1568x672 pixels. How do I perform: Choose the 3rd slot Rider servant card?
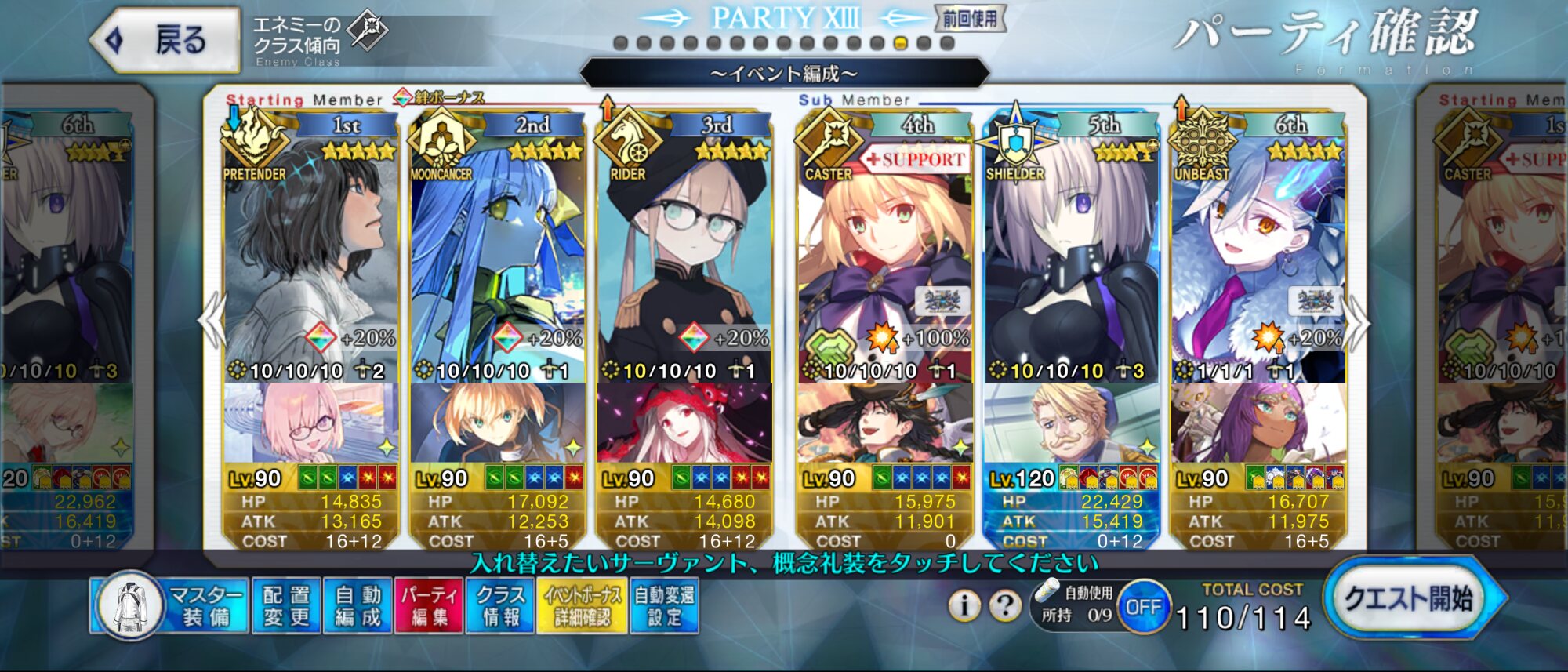pos(684,259)
